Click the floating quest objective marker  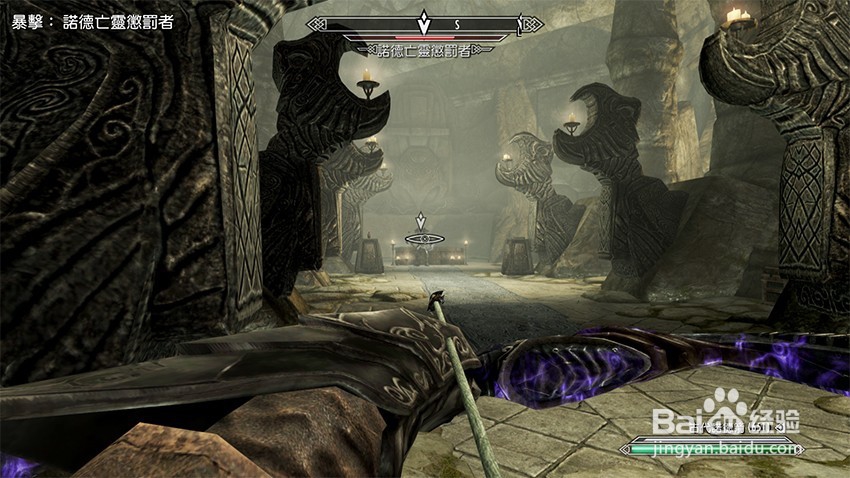coord(421,222)
